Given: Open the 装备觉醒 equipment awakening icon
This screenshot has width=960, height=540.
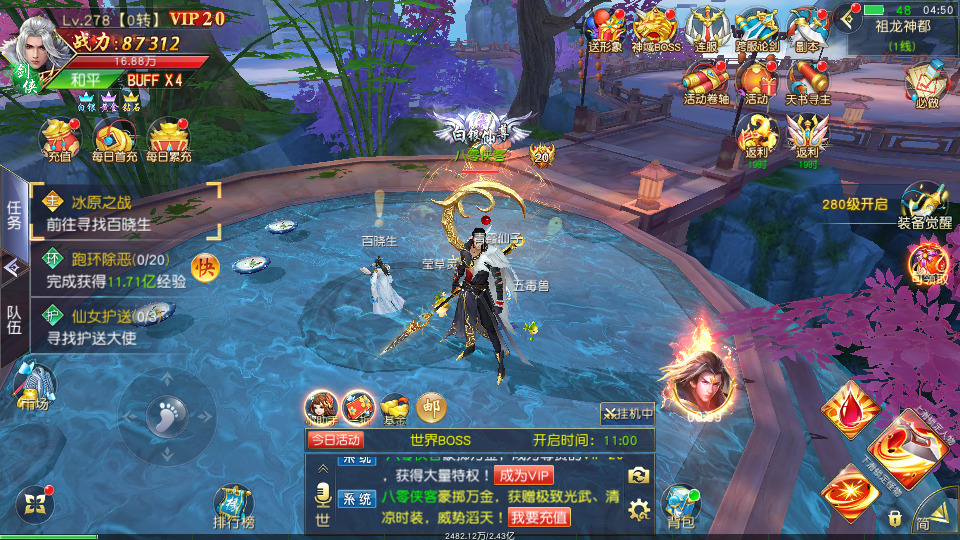Looking at the screenshot, I should 923,207.
